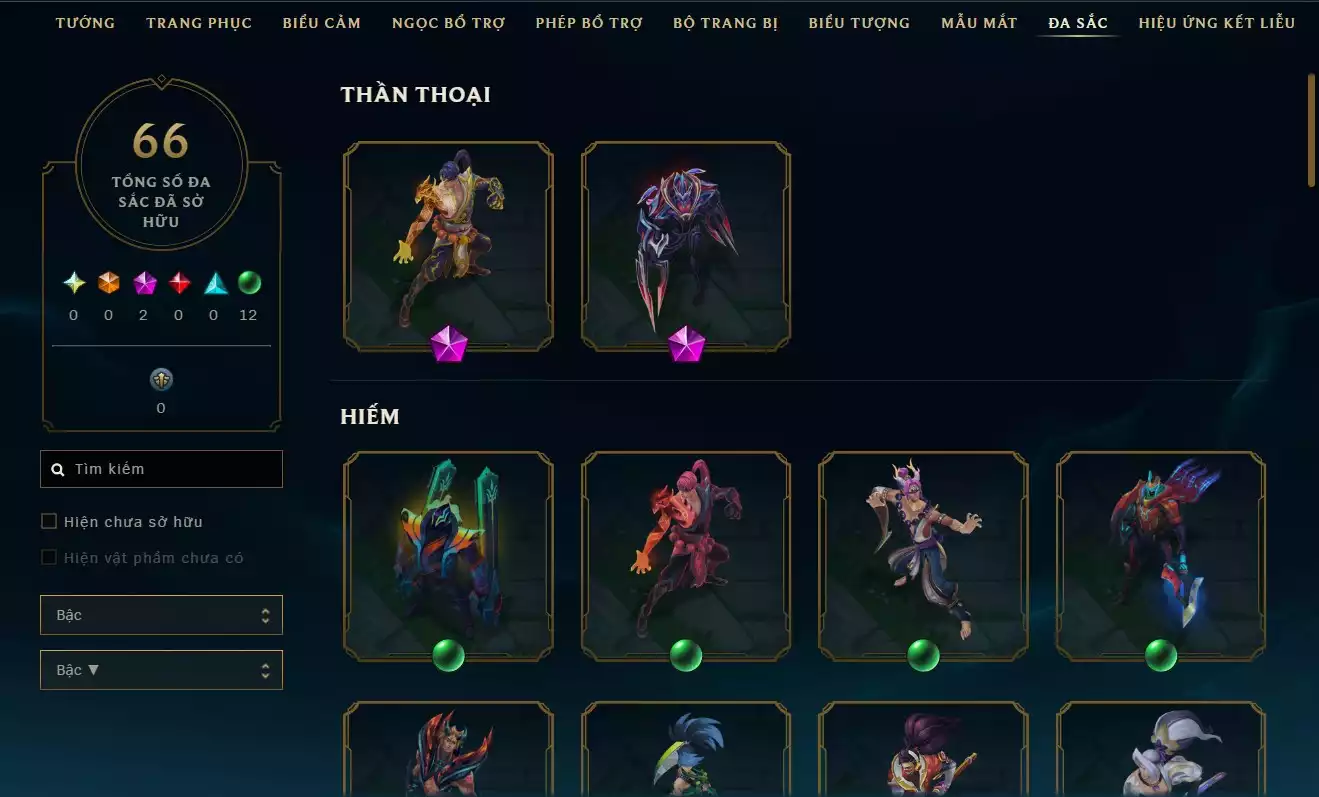The height and width of the screenshot is (797, 1319).
Task: Enable the Hiện chưa sở hữu checkbox
Action: 49,521
